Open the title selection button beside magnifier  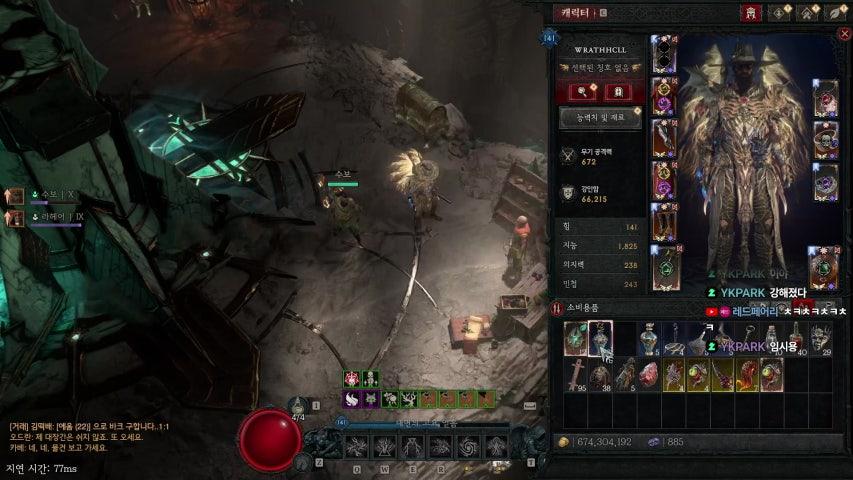click(x=617, y=92)
